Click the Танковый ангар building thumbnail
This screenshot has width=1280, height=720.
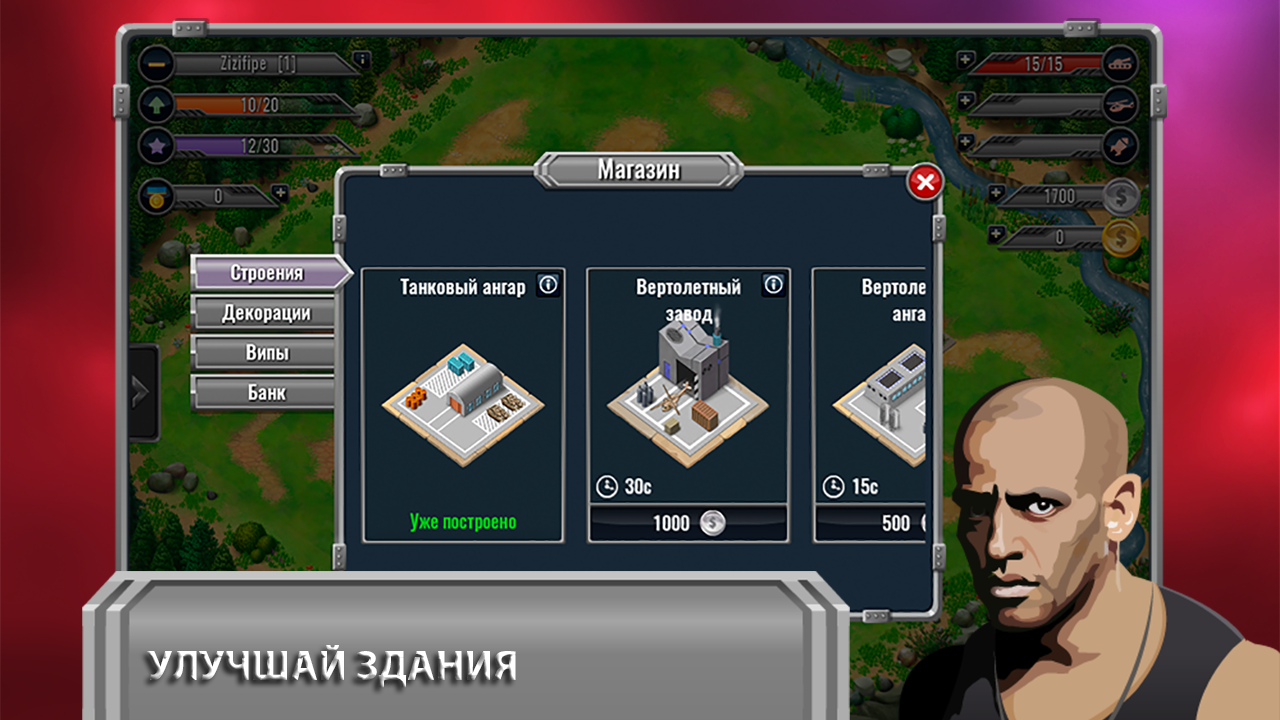(467, 398)
